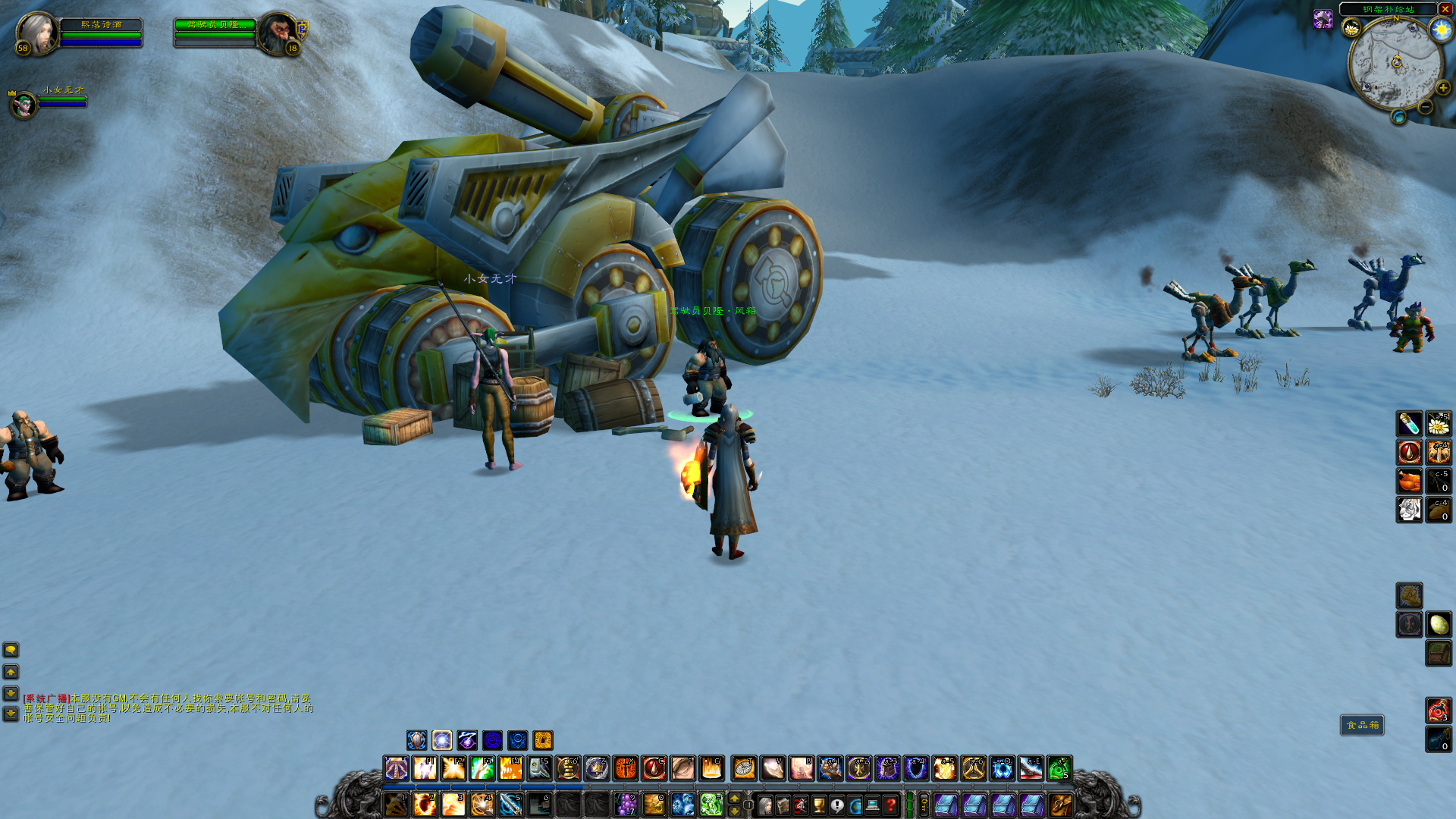Screen dimensions: 1456x819
Task: Zoom out the minimap with the minus button
Action: (x=1426, y=108)
